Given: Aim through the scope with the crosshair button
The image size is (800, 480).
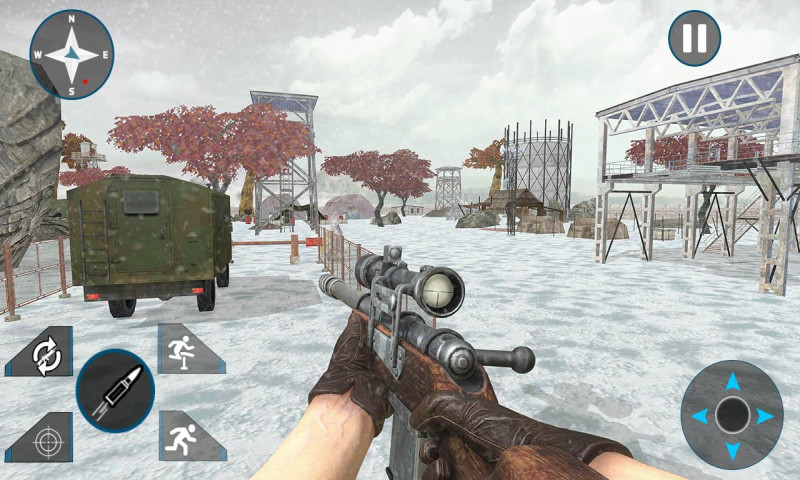Looking at the screenshot, I should pos(44,437).
